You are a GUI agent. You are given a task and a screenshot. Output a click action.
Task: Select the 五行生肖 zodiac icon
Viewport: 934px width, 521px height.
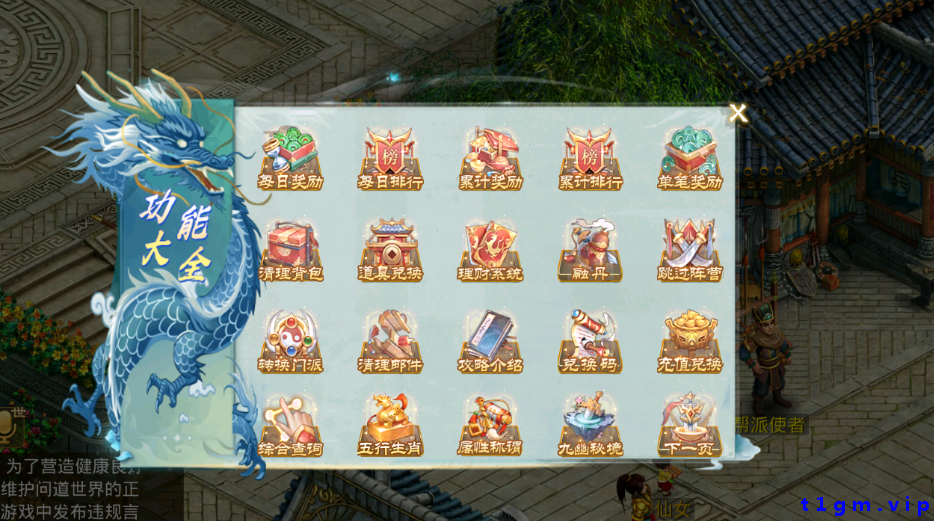pyautogui.click(x=391, y=426)
